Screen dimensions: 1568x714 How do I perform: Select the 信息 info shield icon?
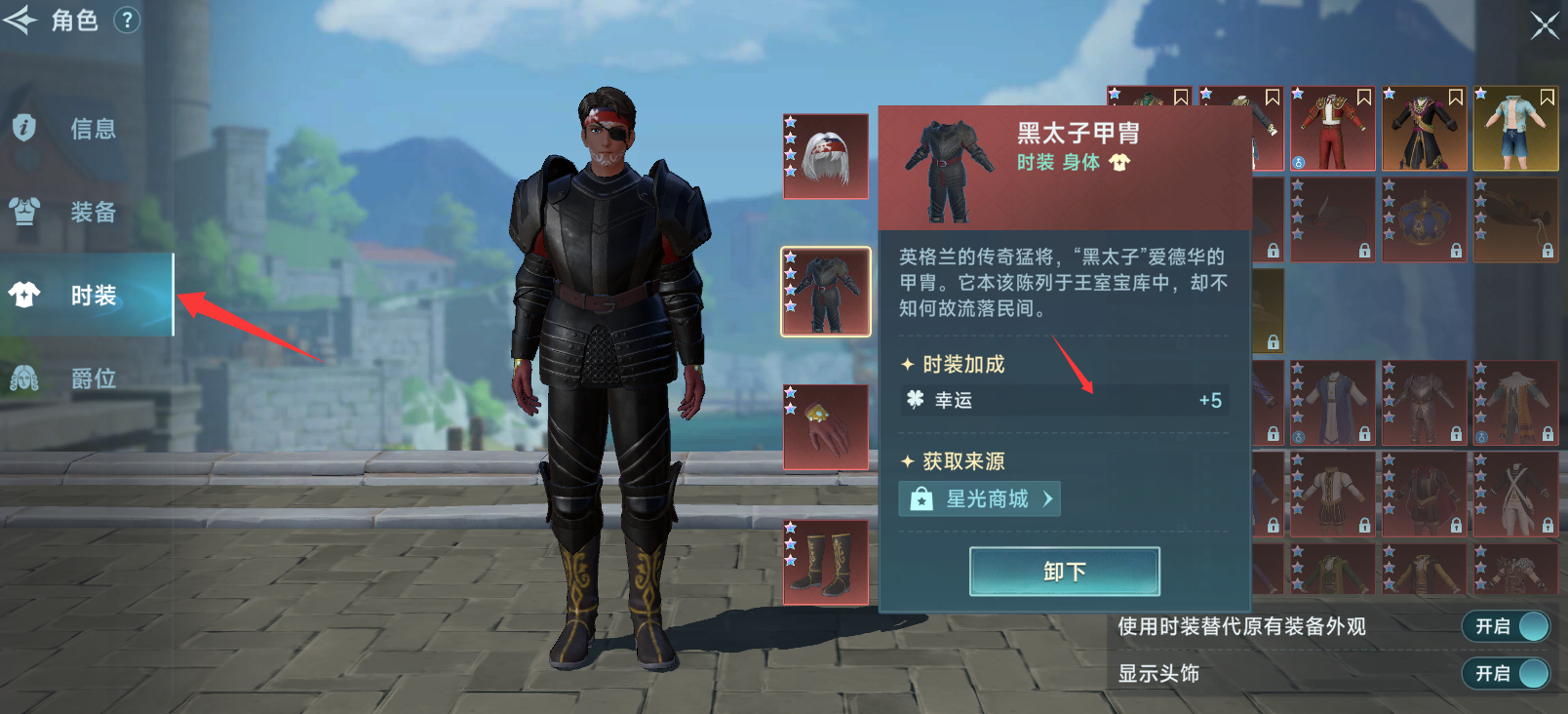pyautogui.click(x=24, y=129)
